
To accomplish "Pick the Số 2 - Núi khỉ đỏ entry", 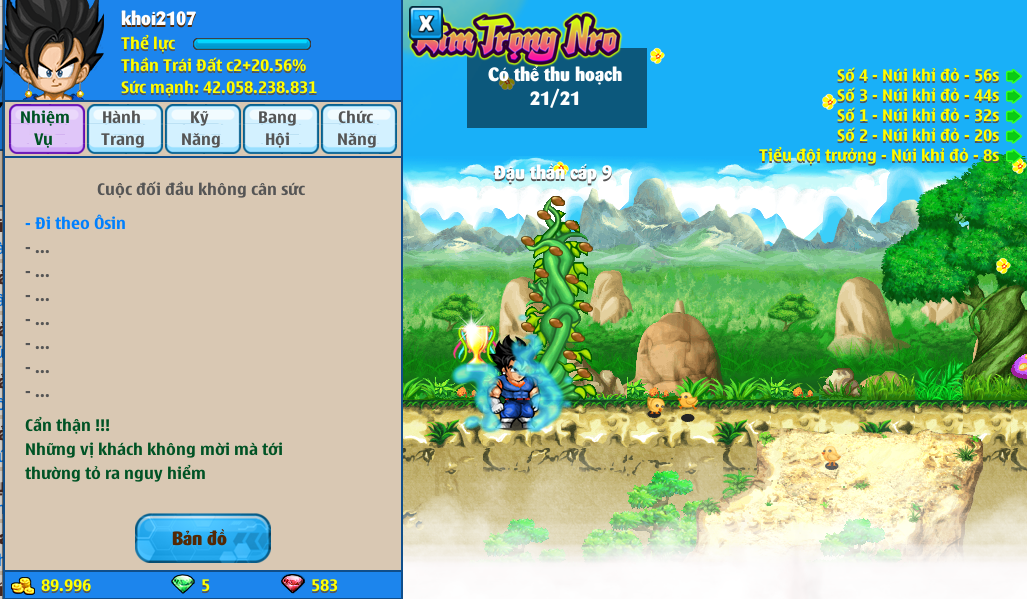I will [x=917, y=135].
